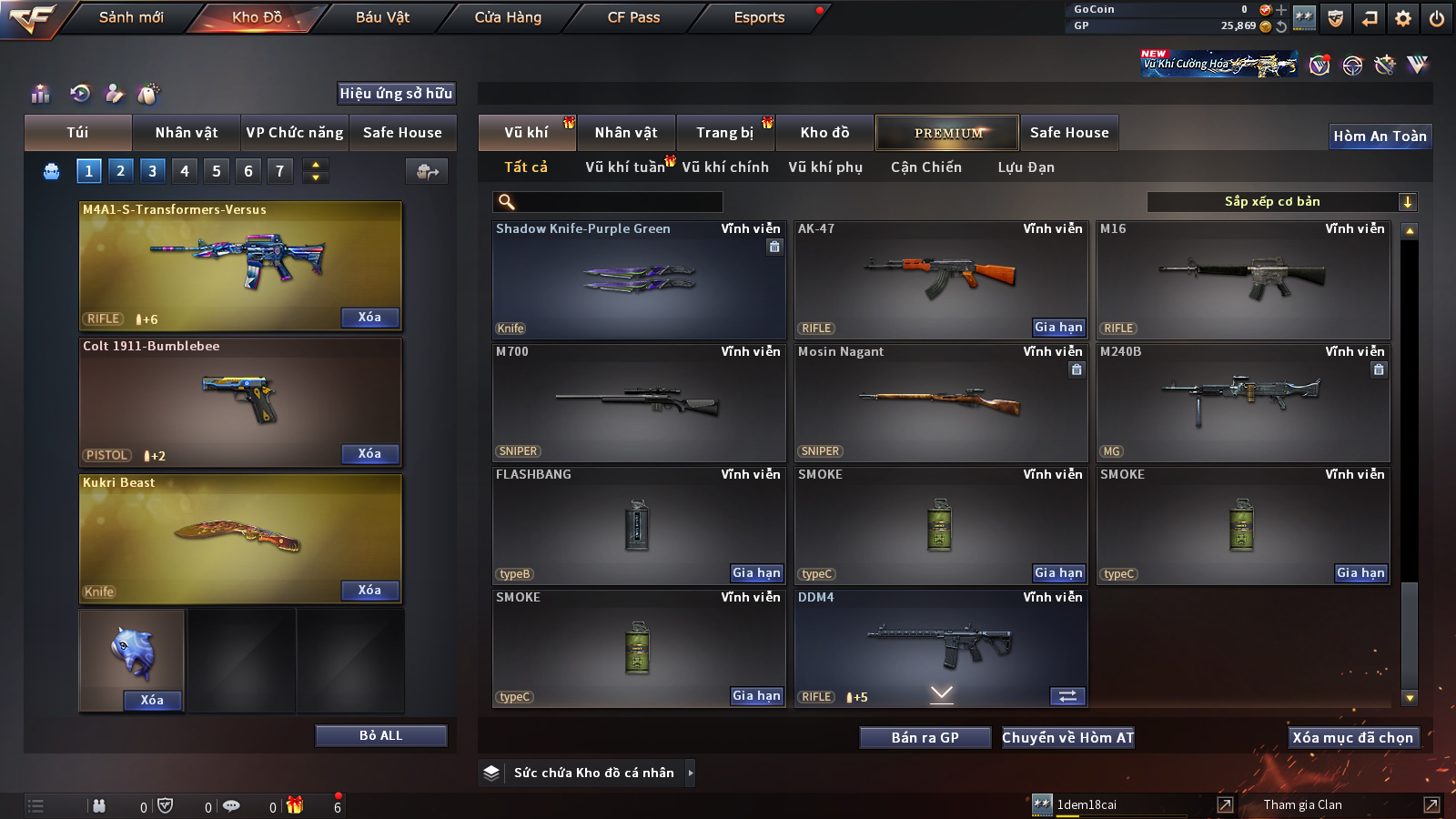Click the Bỏ ALL button
The width and height of the screenshot is (1456, 819).
[380, 735]
